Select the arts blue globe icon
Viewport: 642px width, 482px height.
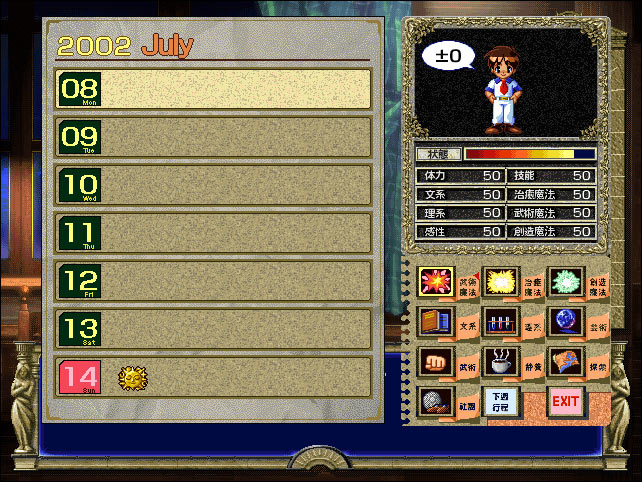point(564,322)
